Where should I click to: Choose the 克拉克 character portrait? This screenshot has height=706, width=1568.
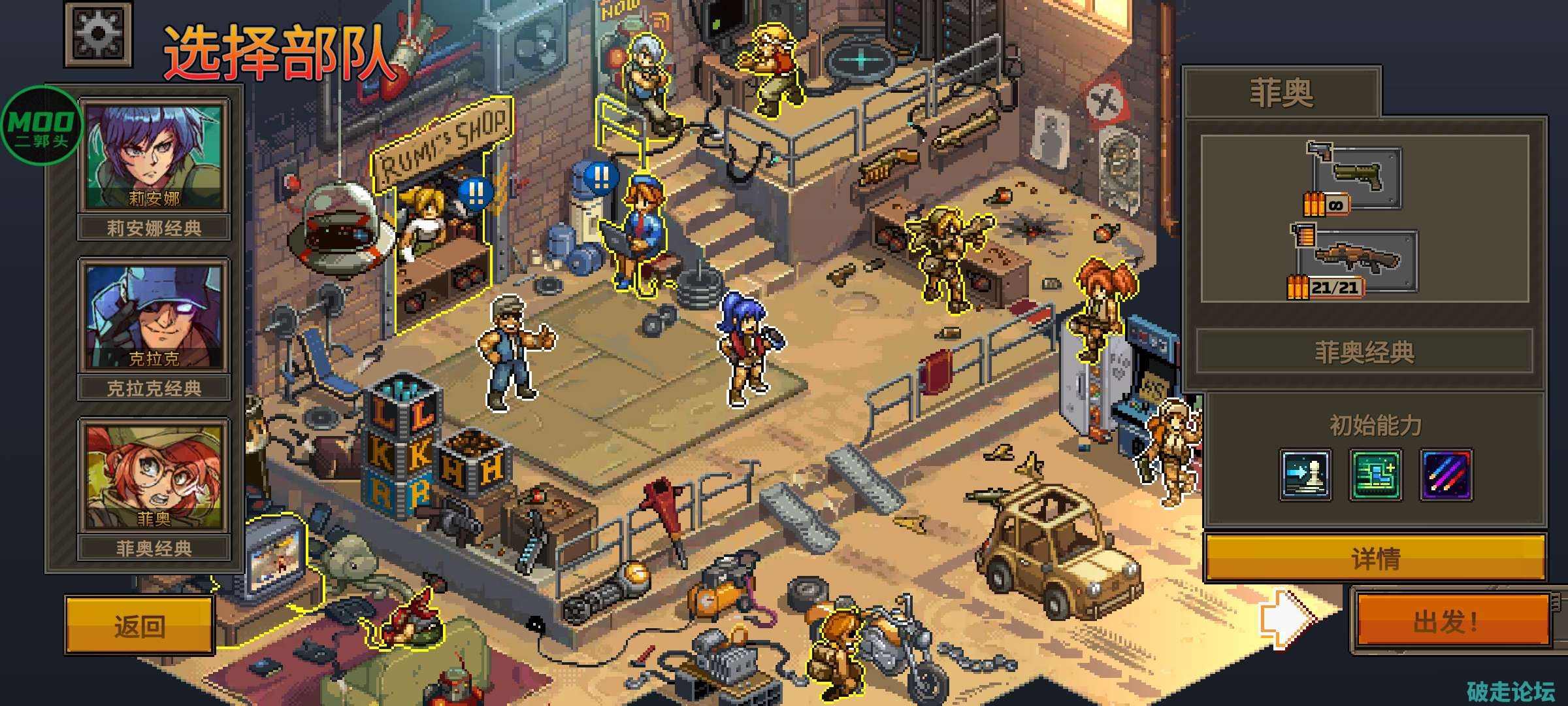pyautogui.click(x=154, y=316)
